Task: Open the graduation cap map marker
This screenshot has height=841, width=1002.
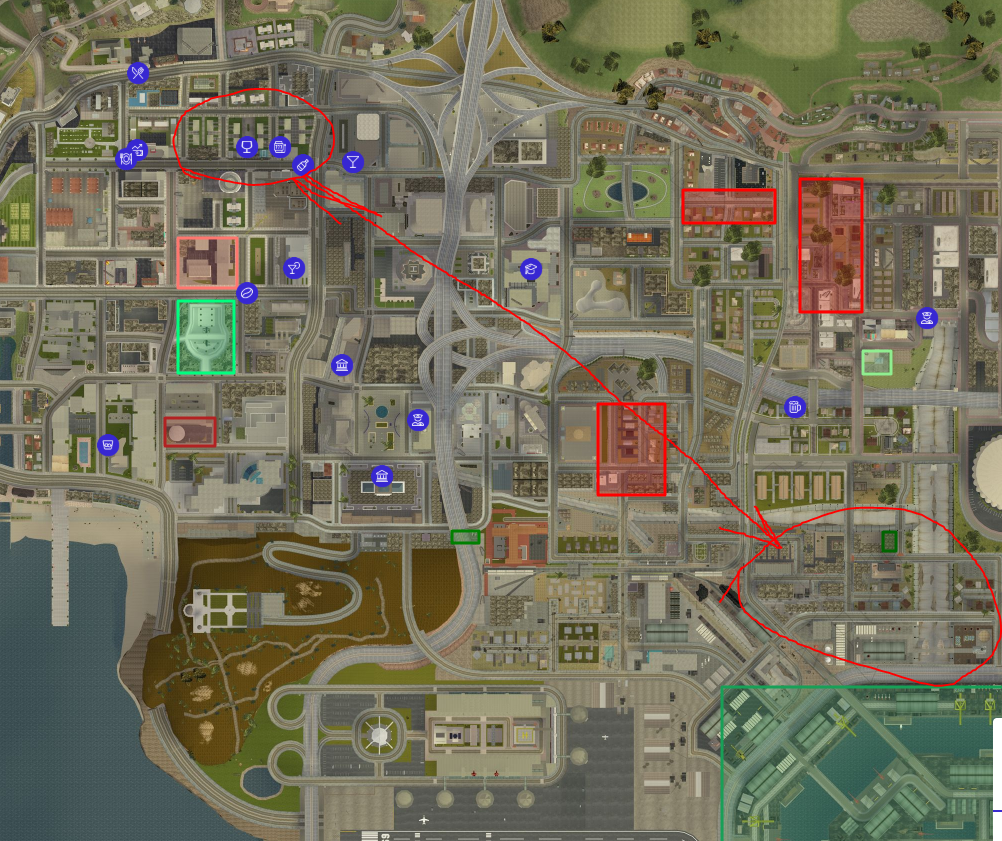Action: click(530, 268)
